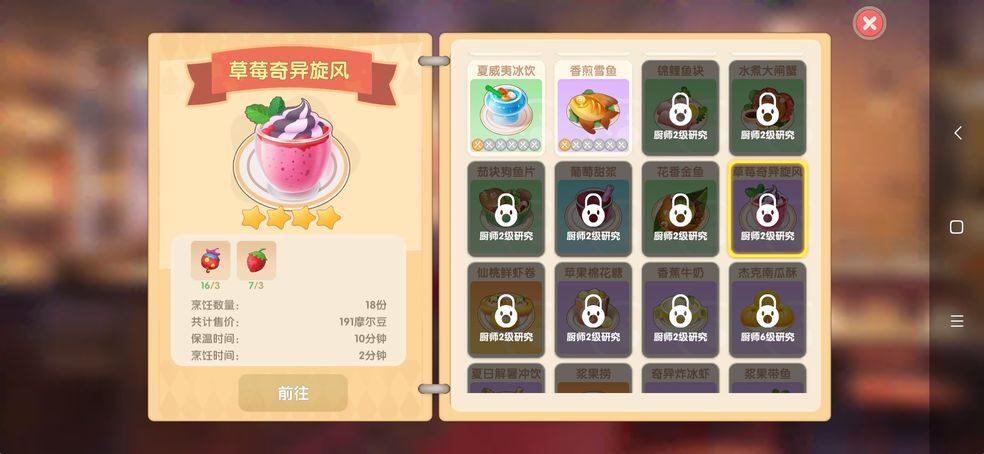
Task: Tap the Android back arrow
Action: (957, 133)
